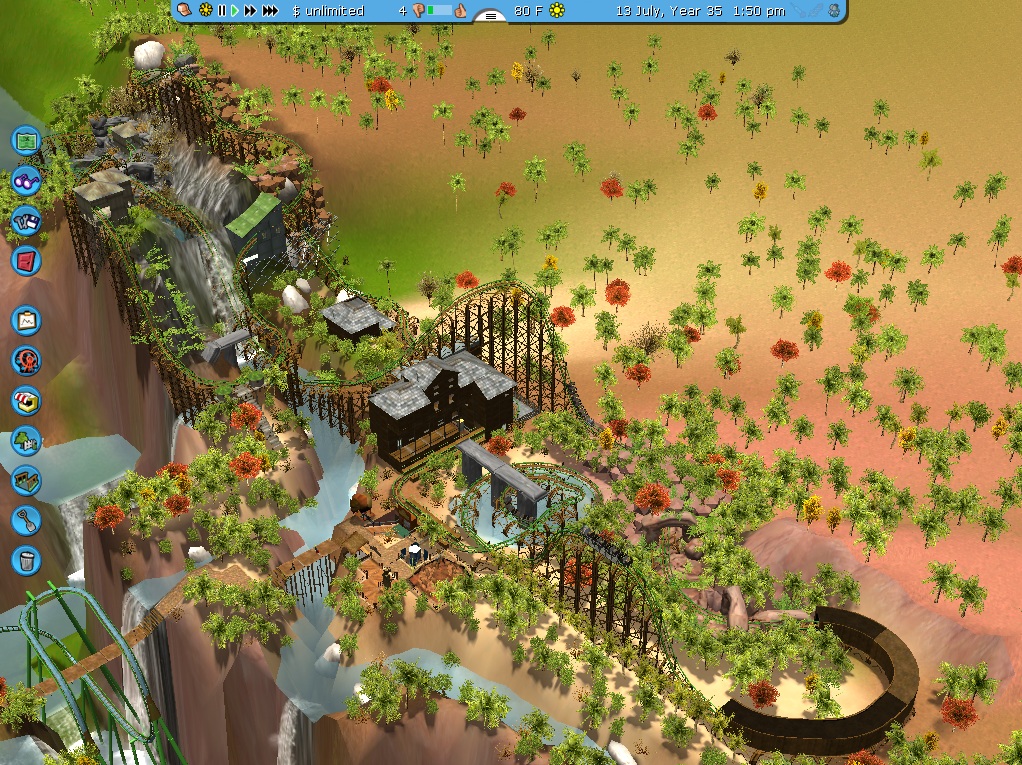The image size is (1022, 765).
Task: Open the paths and queues builder
Action: (26, 480)
